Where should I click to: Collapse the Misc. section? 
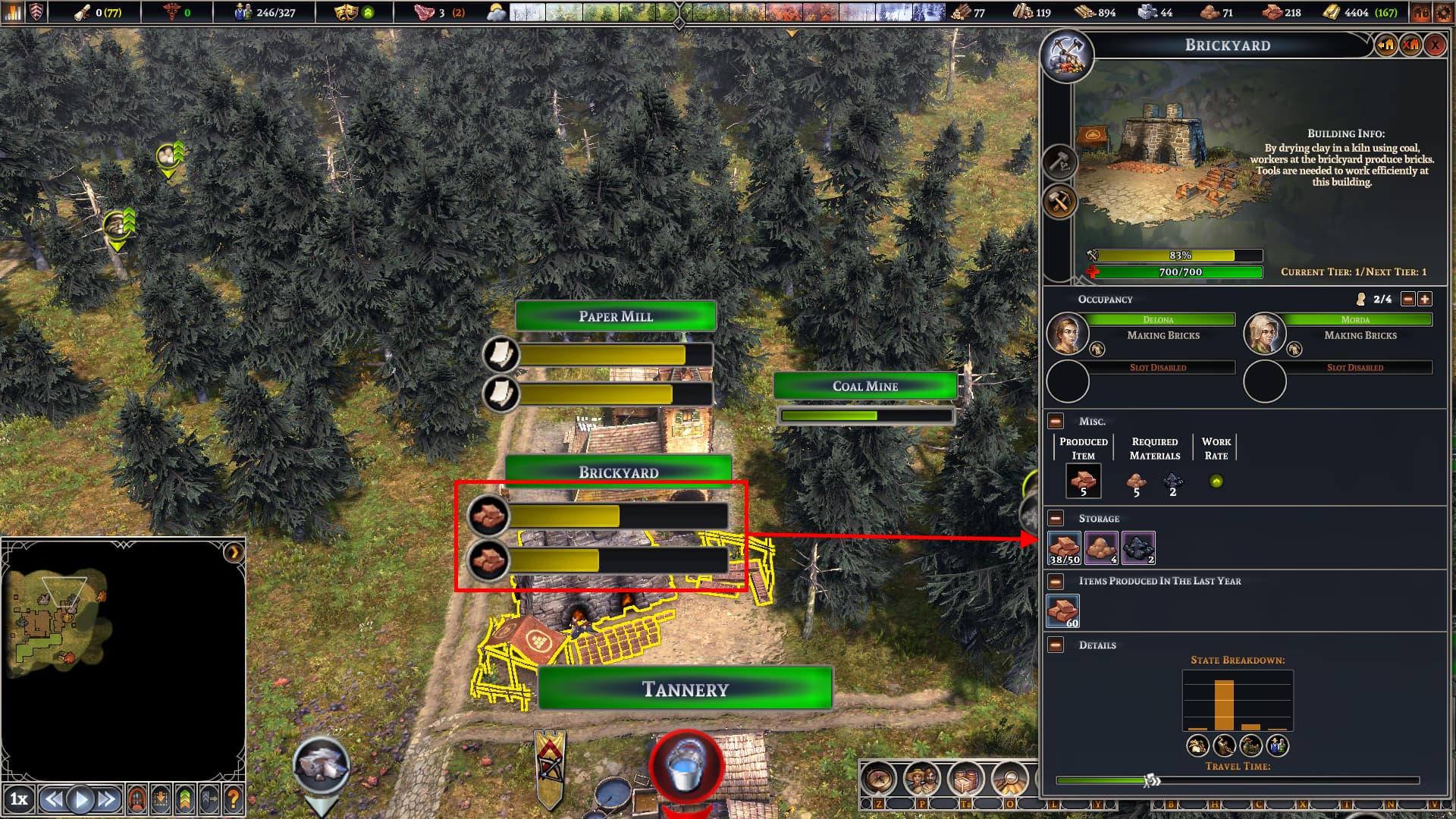(x=1056, y=422)
